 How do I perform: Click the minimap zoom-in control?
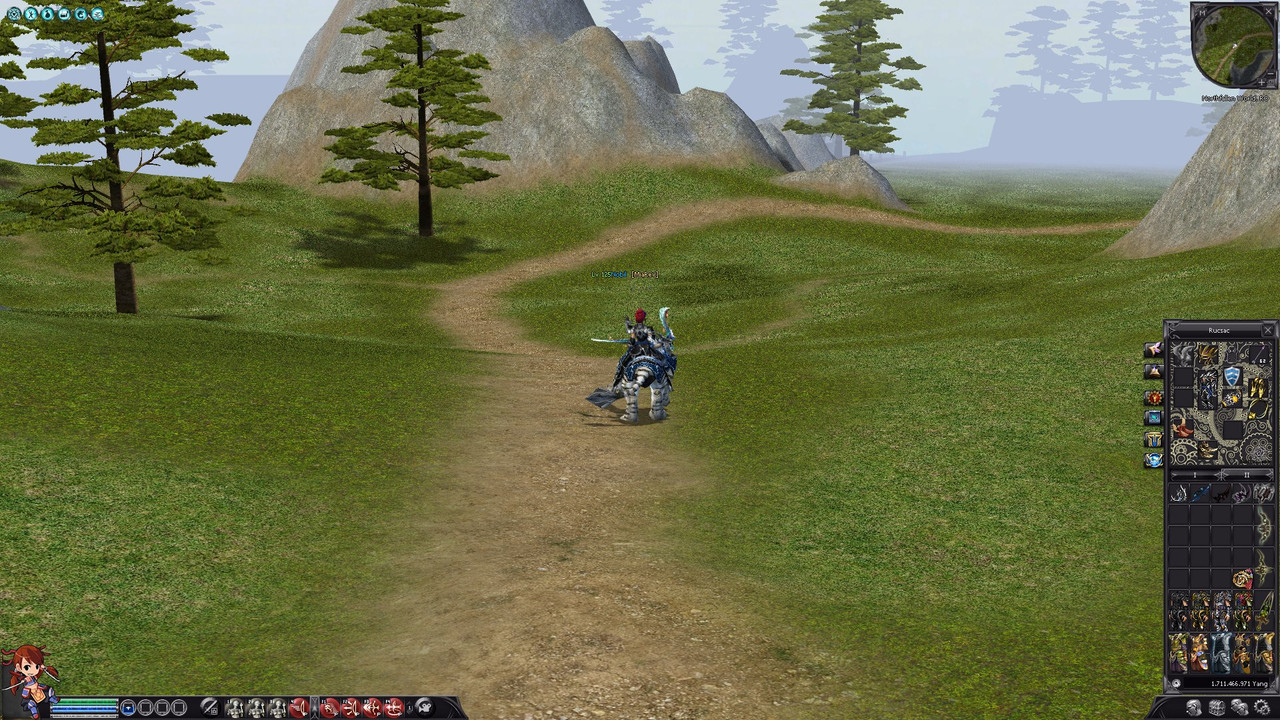point(1262,82)
